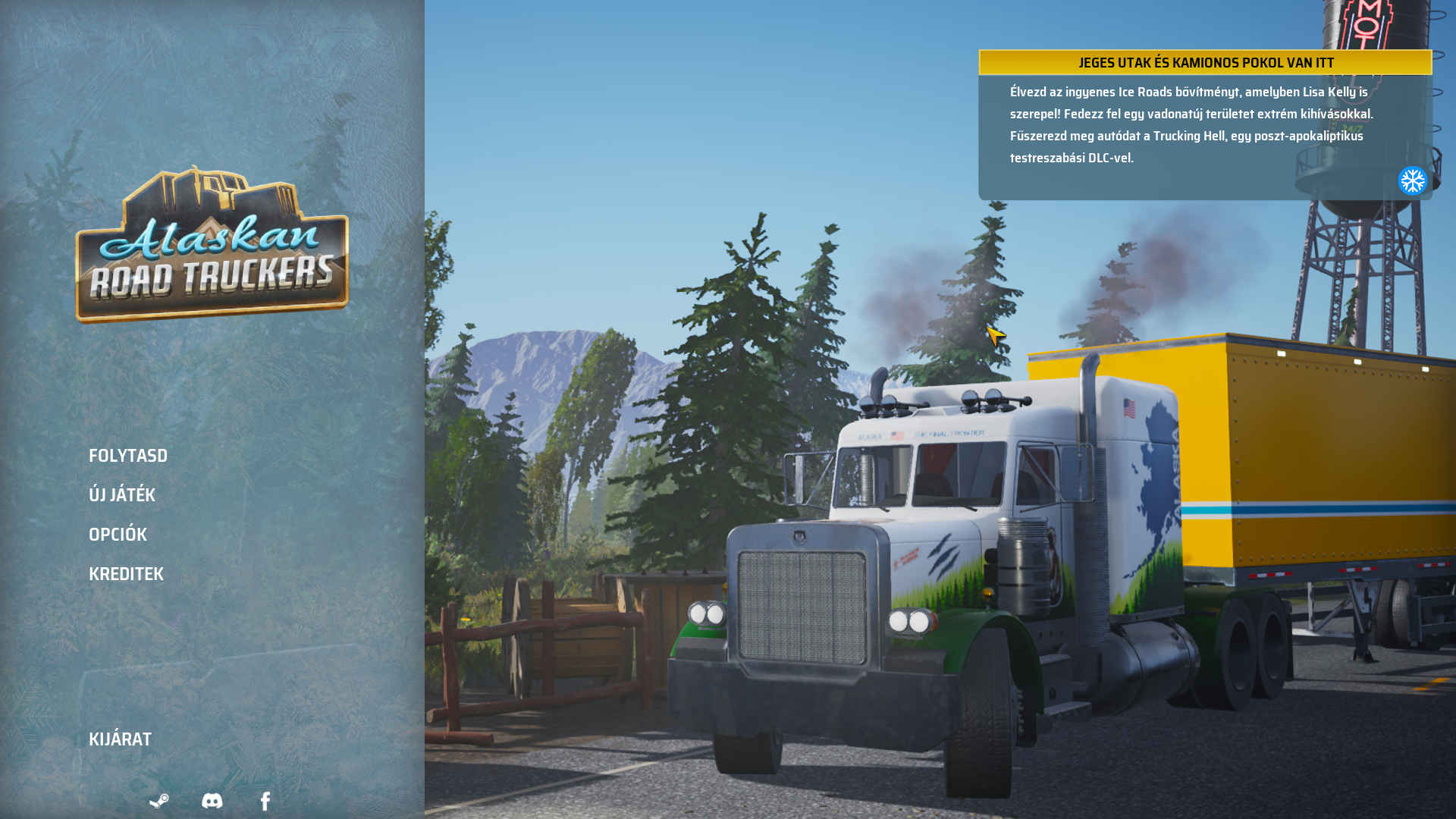
Task: Open the Discord community icon
Action: (212, 801)
